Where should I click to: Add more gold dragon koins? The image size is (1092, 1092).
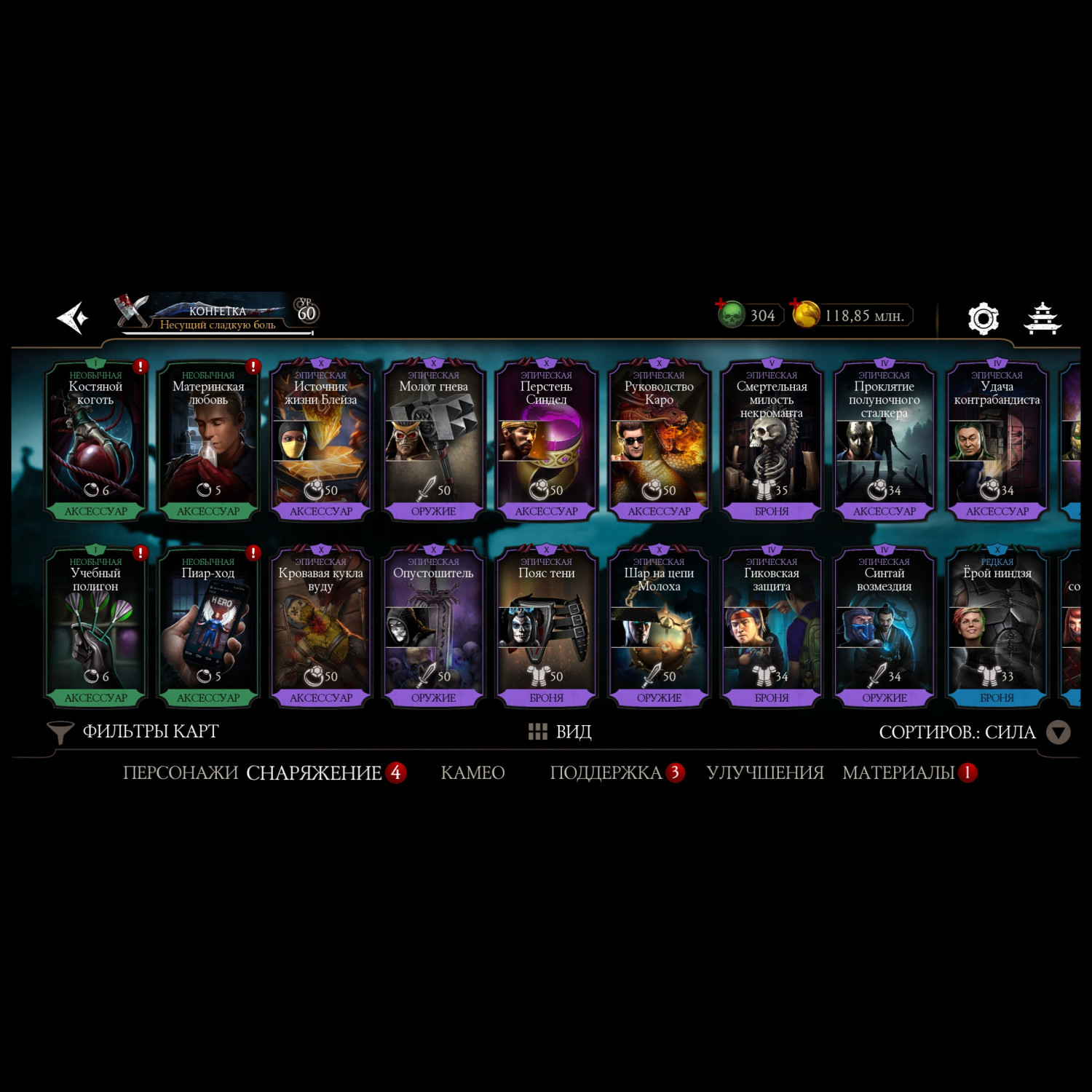coord(806,314)
